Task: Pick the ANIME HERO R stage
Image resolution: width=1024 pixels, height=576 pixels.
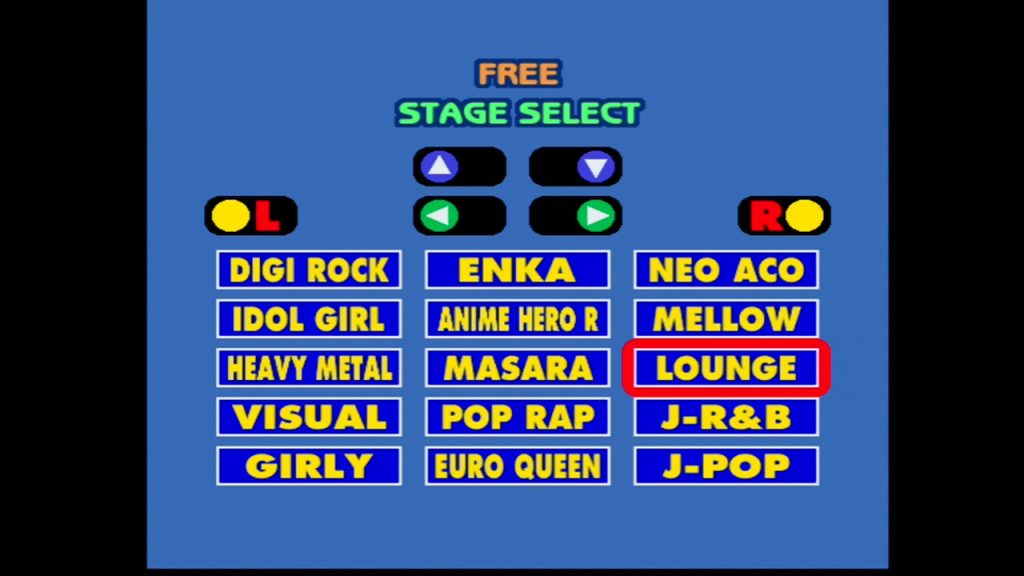Action: pos(517,319)
